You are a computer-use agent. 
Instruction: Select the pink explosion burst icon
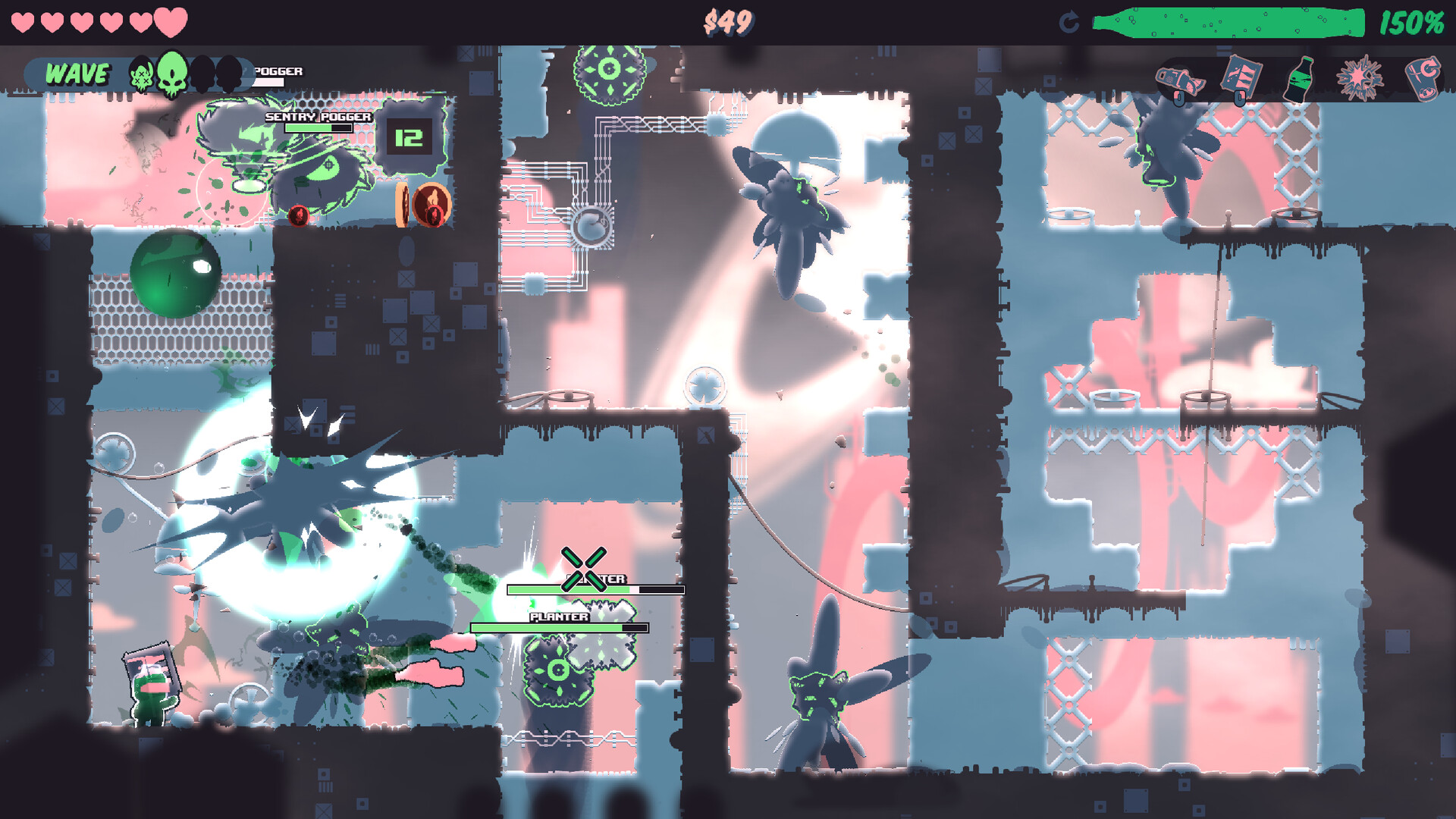pos(1361,78)
